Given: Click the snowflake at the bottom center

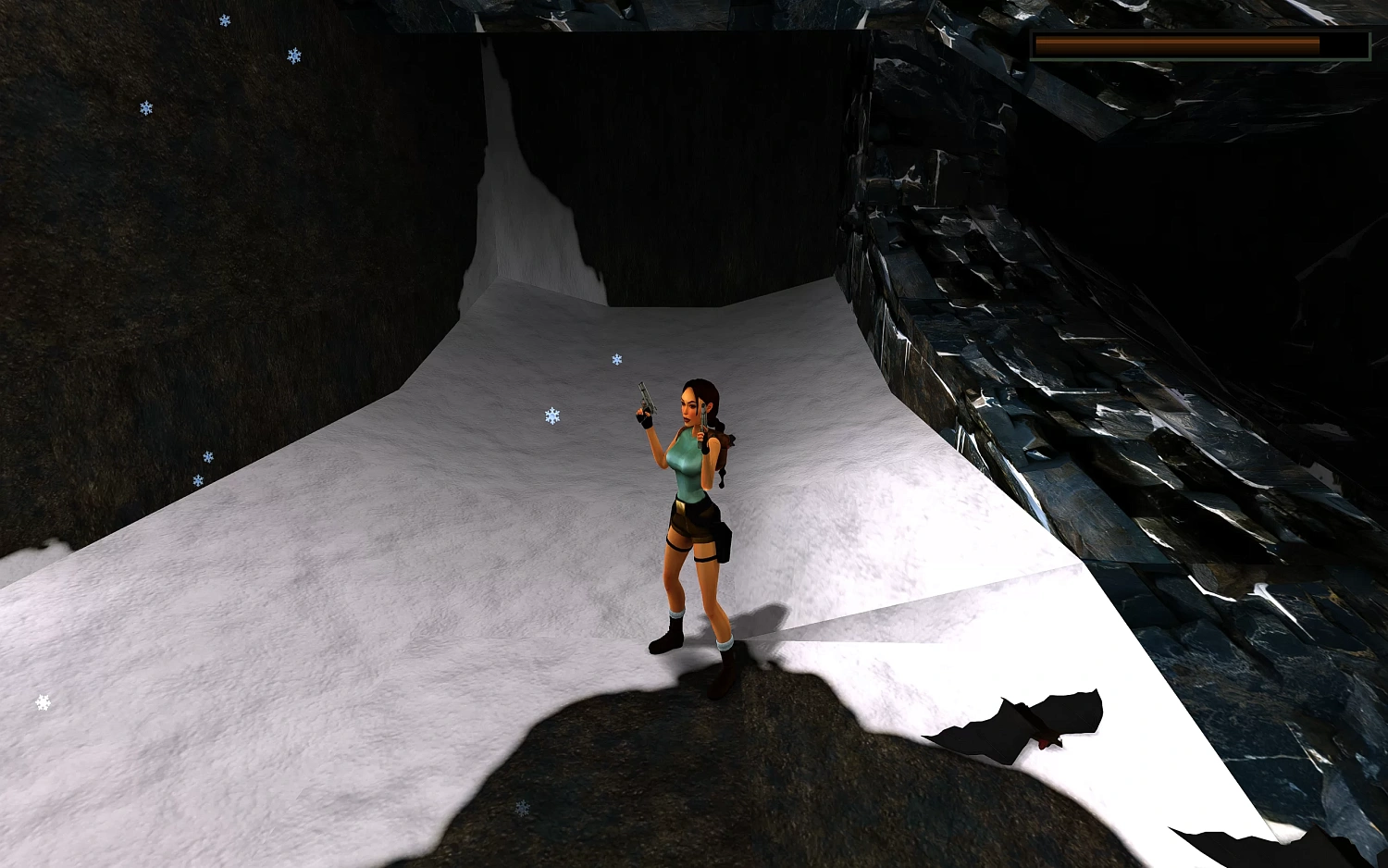Looking at the screenshot, I should [x=521, y=808].
